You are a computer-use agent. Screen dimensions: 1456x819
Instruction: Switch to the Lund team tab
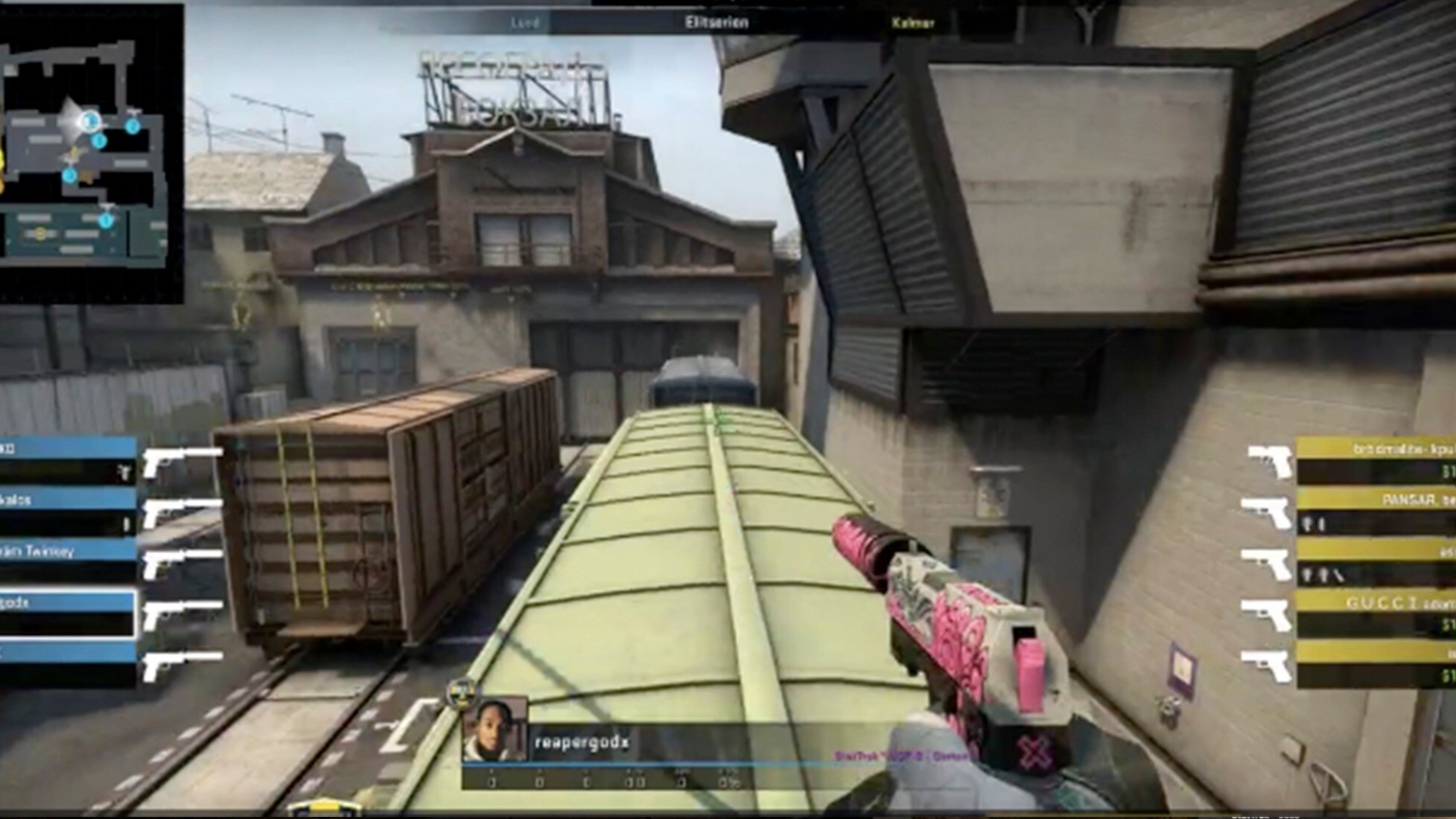coord(526,22)
